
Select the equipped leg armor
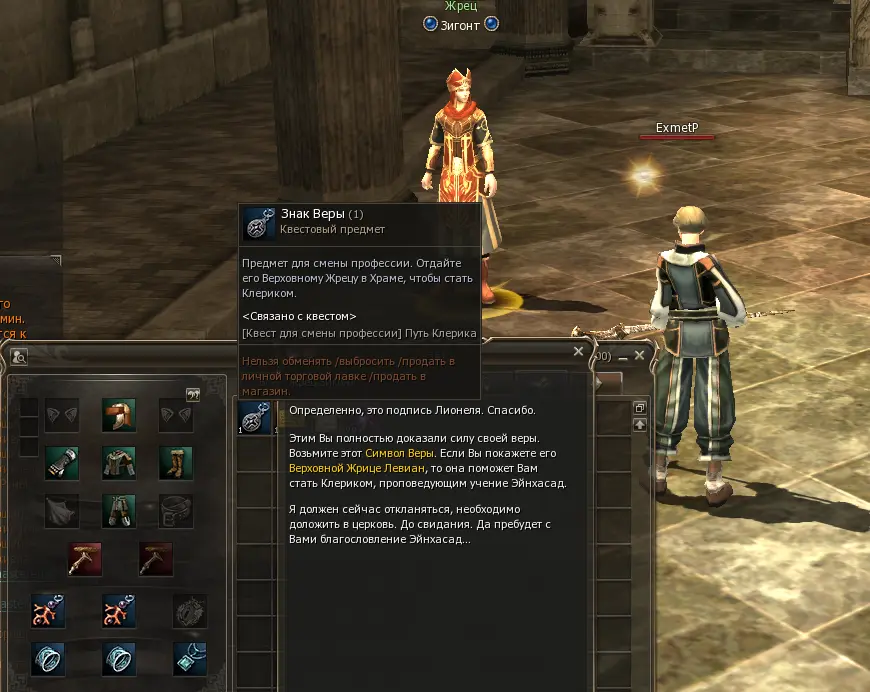118,511
